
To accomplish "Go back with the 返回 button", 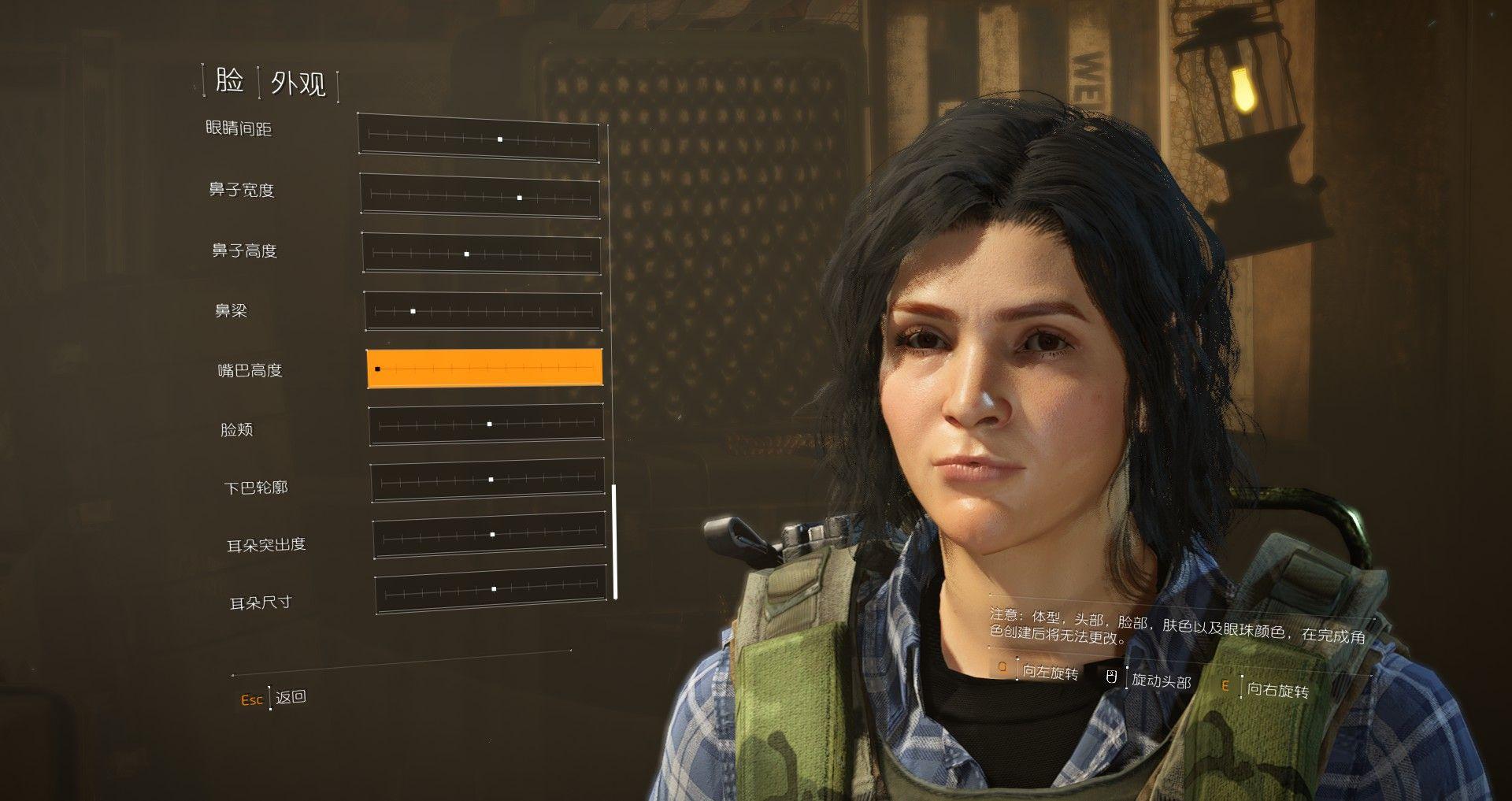I will pyautogui.click(x=291, y=697).
